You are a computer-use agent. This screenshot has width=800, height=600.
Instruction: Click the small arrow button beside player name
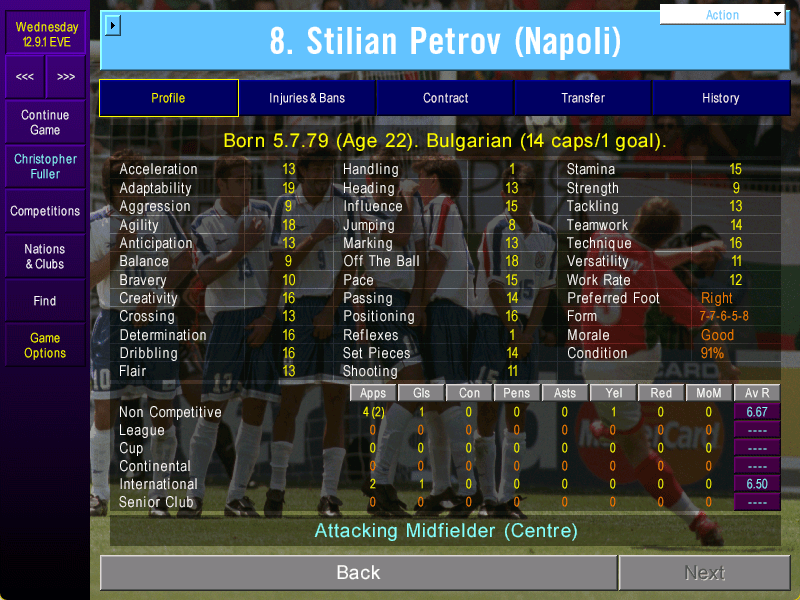pyautogui.click(x=112, y=25)
